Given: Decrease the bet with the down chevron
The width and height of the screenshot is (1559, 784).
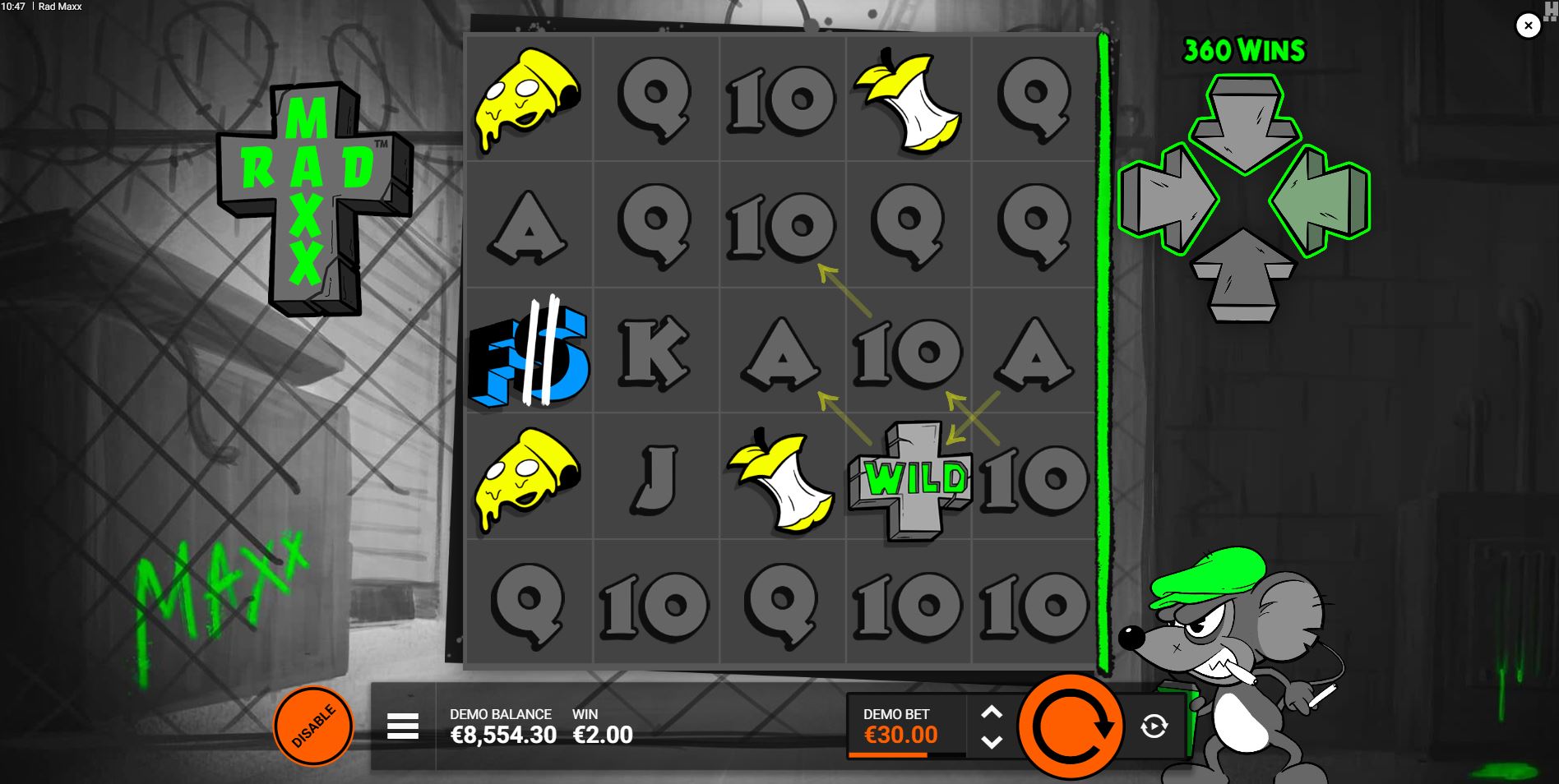Looking at the screenshot, I should tap(992, 741).
